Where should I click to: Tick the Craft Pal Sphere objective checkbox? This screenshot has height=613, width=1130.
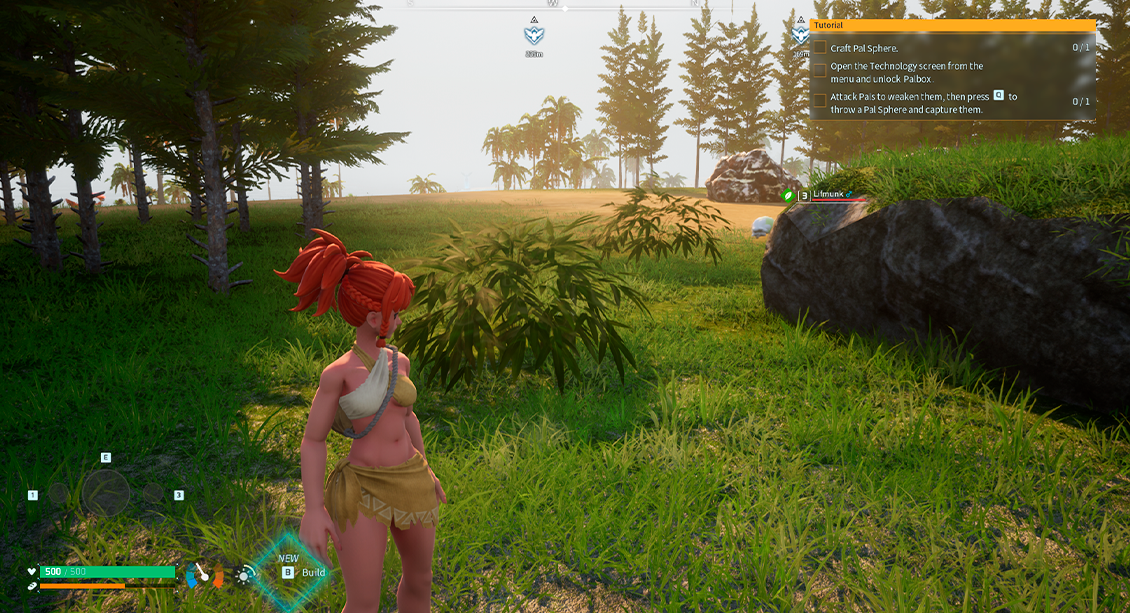pos(820,48)
